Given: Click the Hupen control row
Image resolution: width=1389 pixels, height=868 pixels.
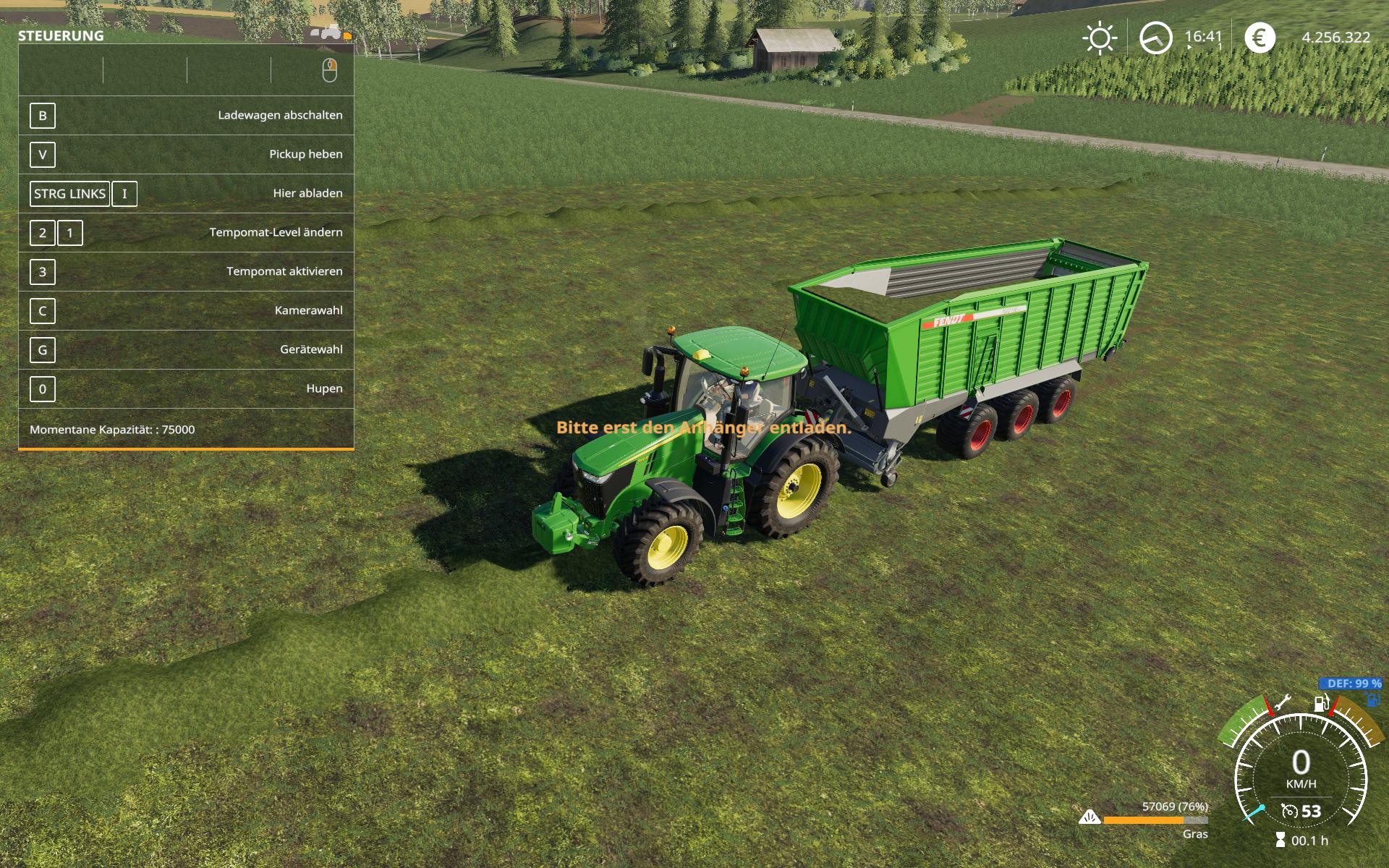Looking at the screenshot, I should coord(186,389).
